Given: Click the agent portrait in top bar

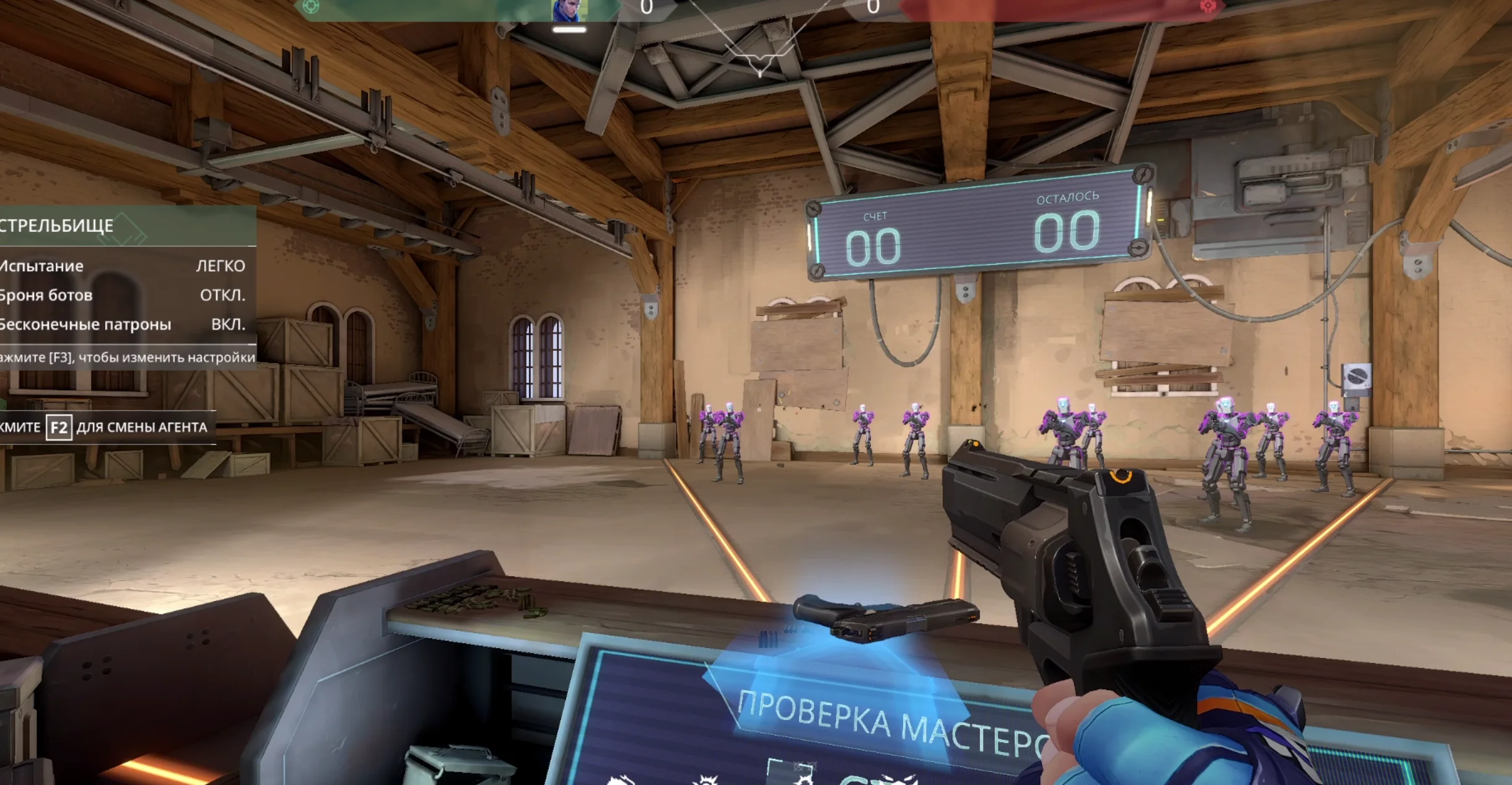Looking at the screenshot, I should pos(569,11).
